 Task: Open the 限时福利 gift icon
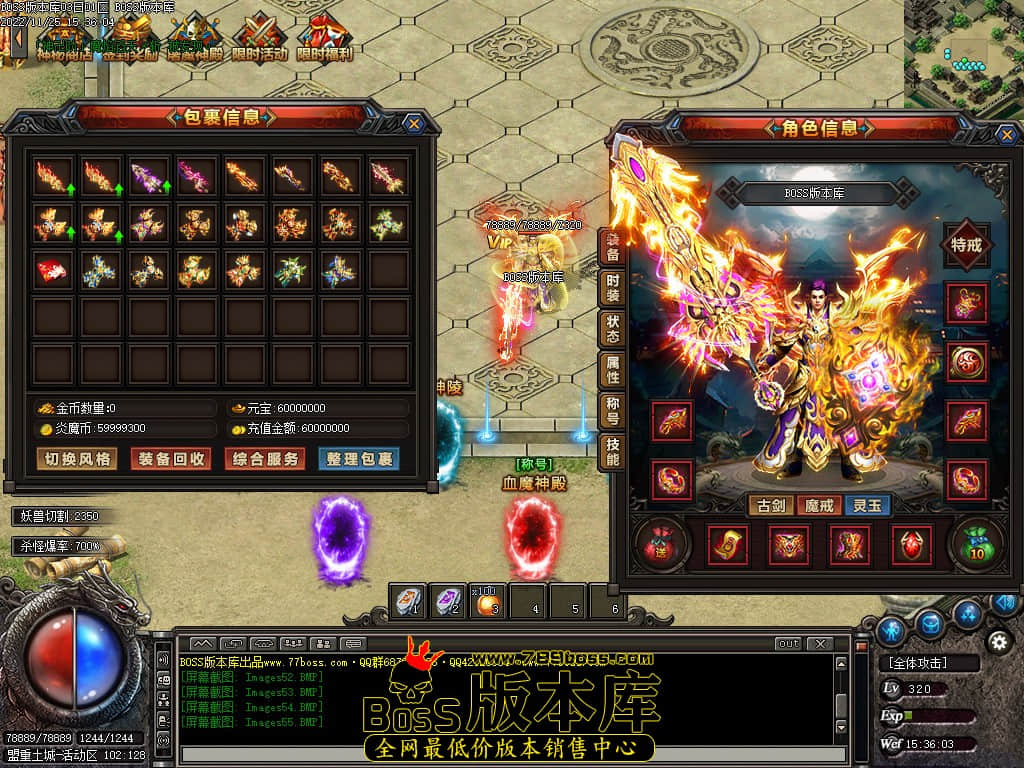pyautogui.click(x=324, y=38)
